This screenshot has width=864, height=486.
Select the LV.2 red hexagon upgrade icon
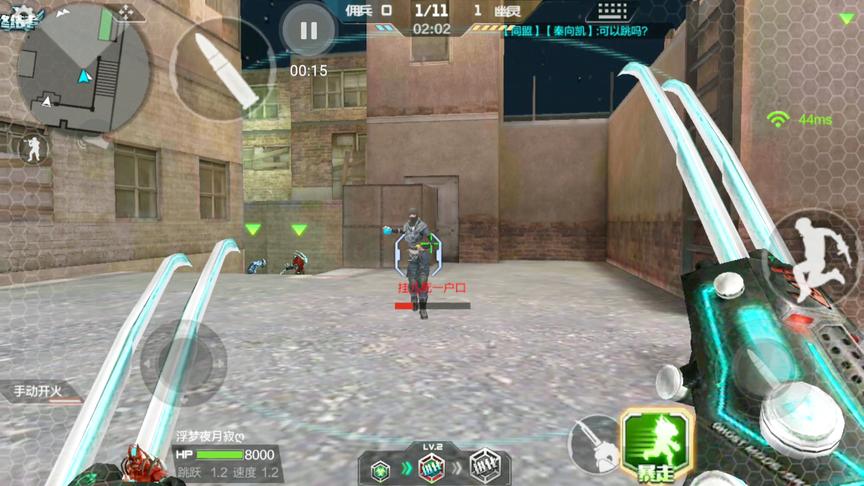click(432, 466)
